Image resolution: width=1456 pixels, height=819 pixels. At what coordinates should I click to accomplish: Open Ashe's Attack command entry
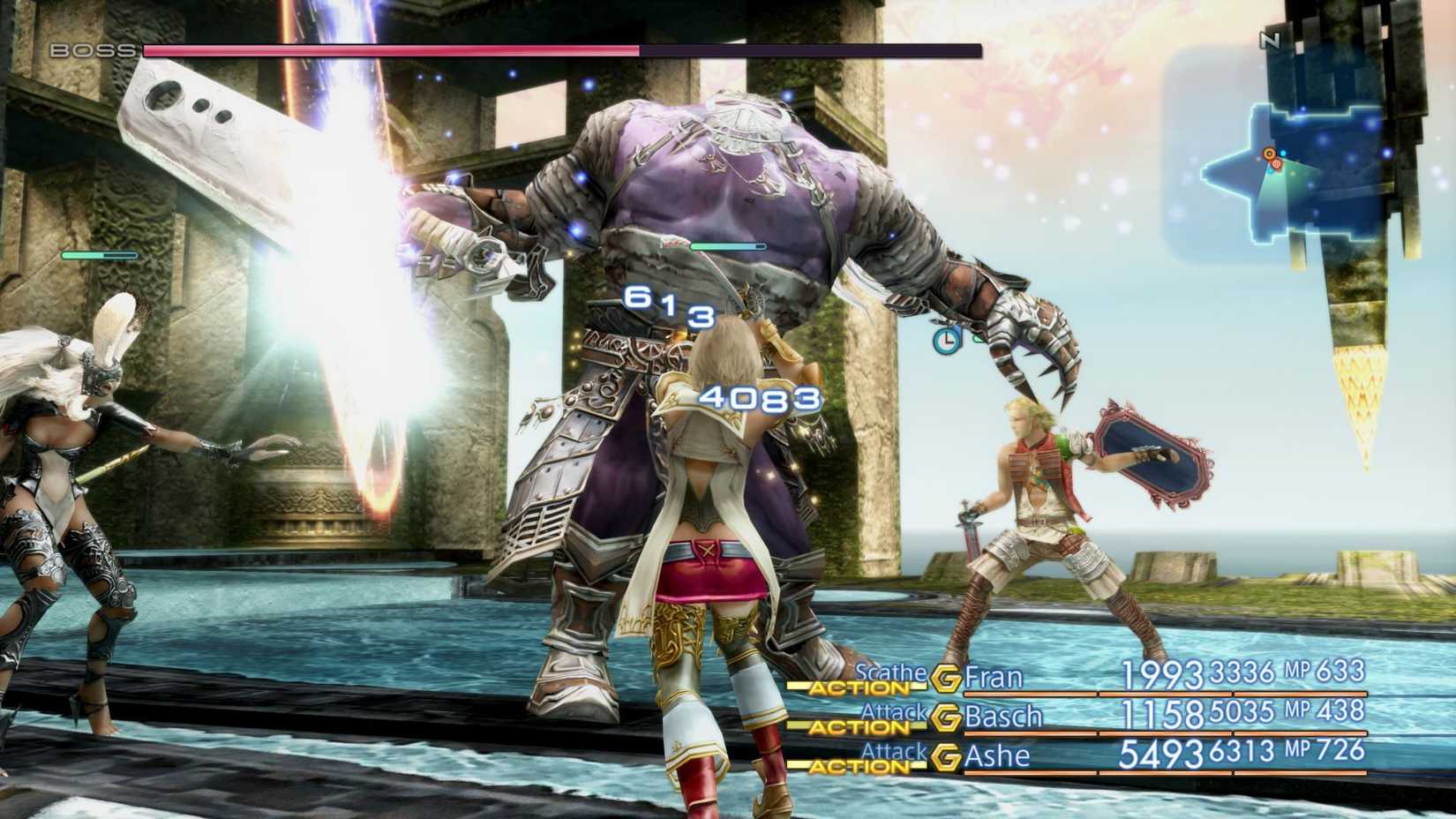[x=895, y=752]
